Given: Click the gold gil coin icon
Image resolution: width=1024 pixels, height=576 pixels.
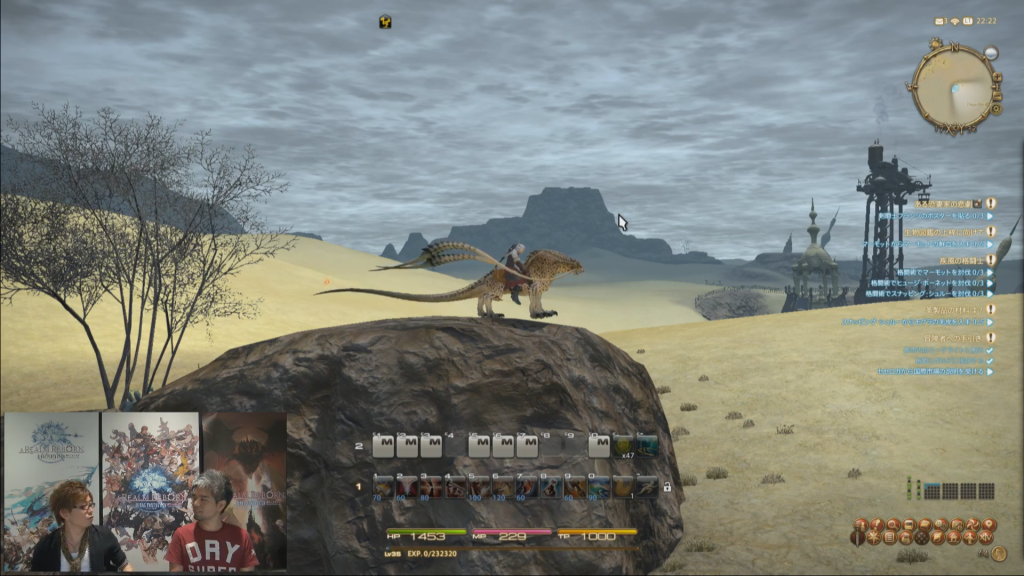Looking at the screenshot, I should [998, 554].
